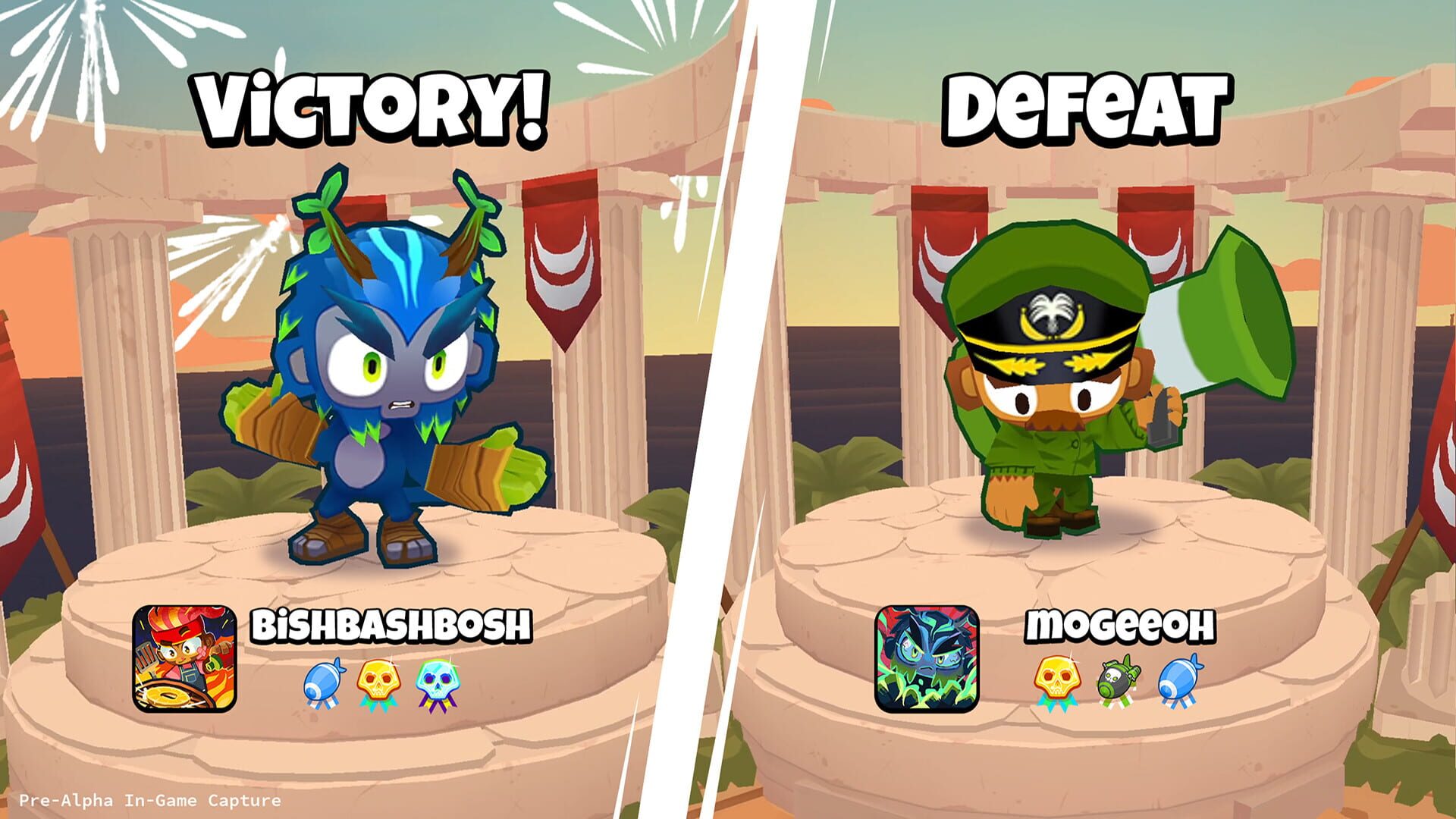
Task: Click the gold skull medal under BishBashBosh
Action: [x=379, y=680]
